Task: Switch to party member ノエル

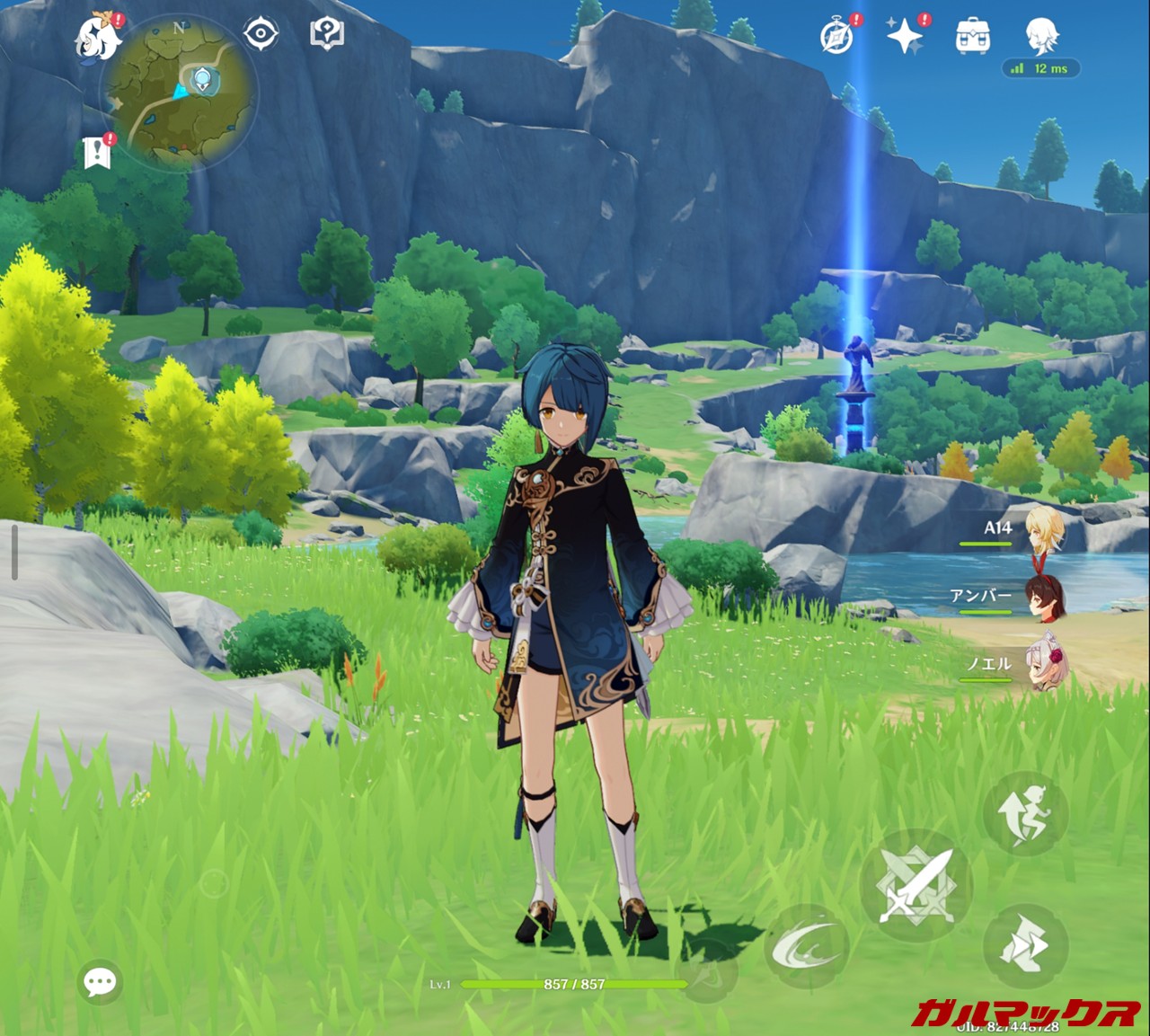Action: tap(1045, 666)
